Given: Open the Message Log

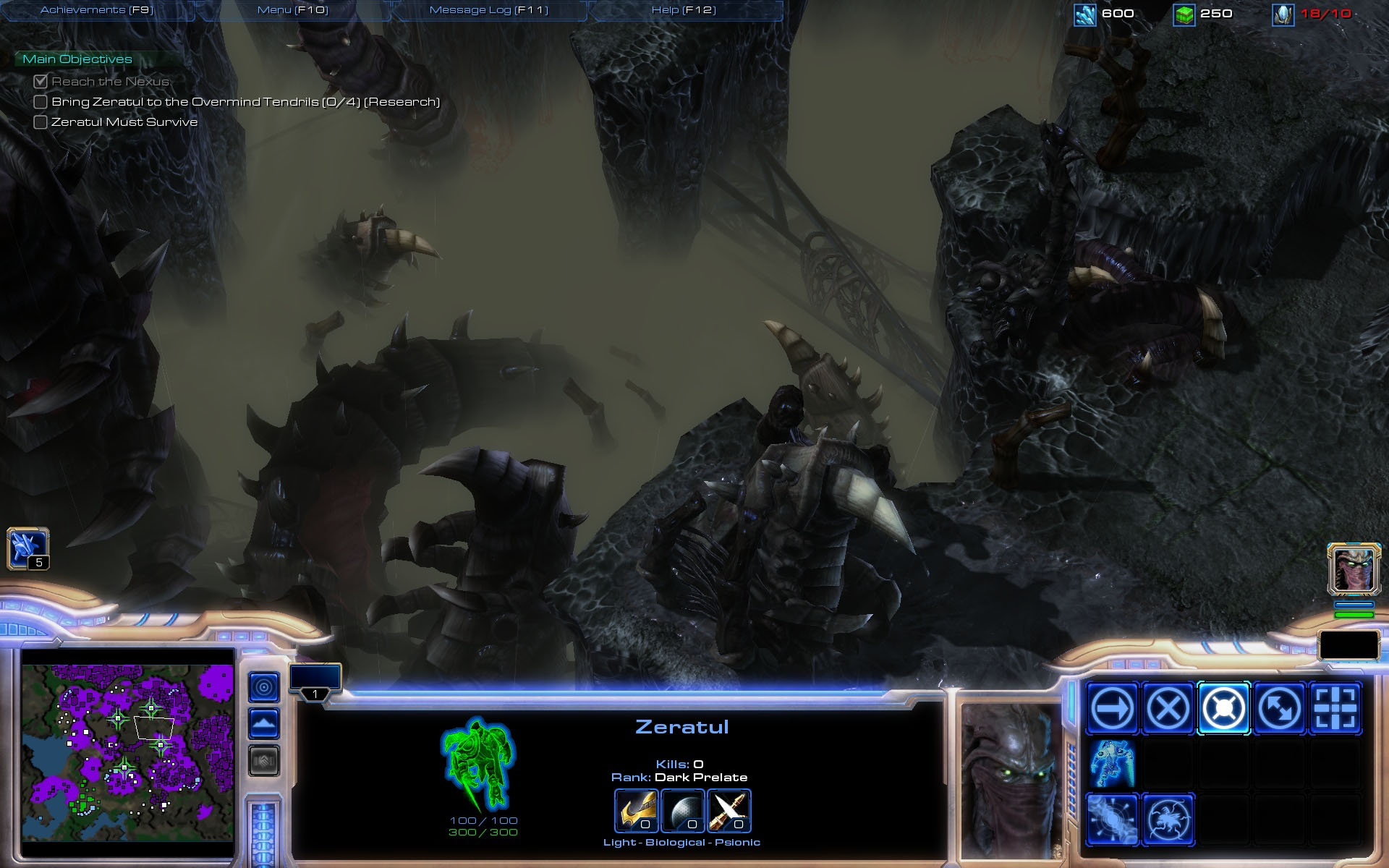Looking at the screenshot, I should tap(488, 10).
